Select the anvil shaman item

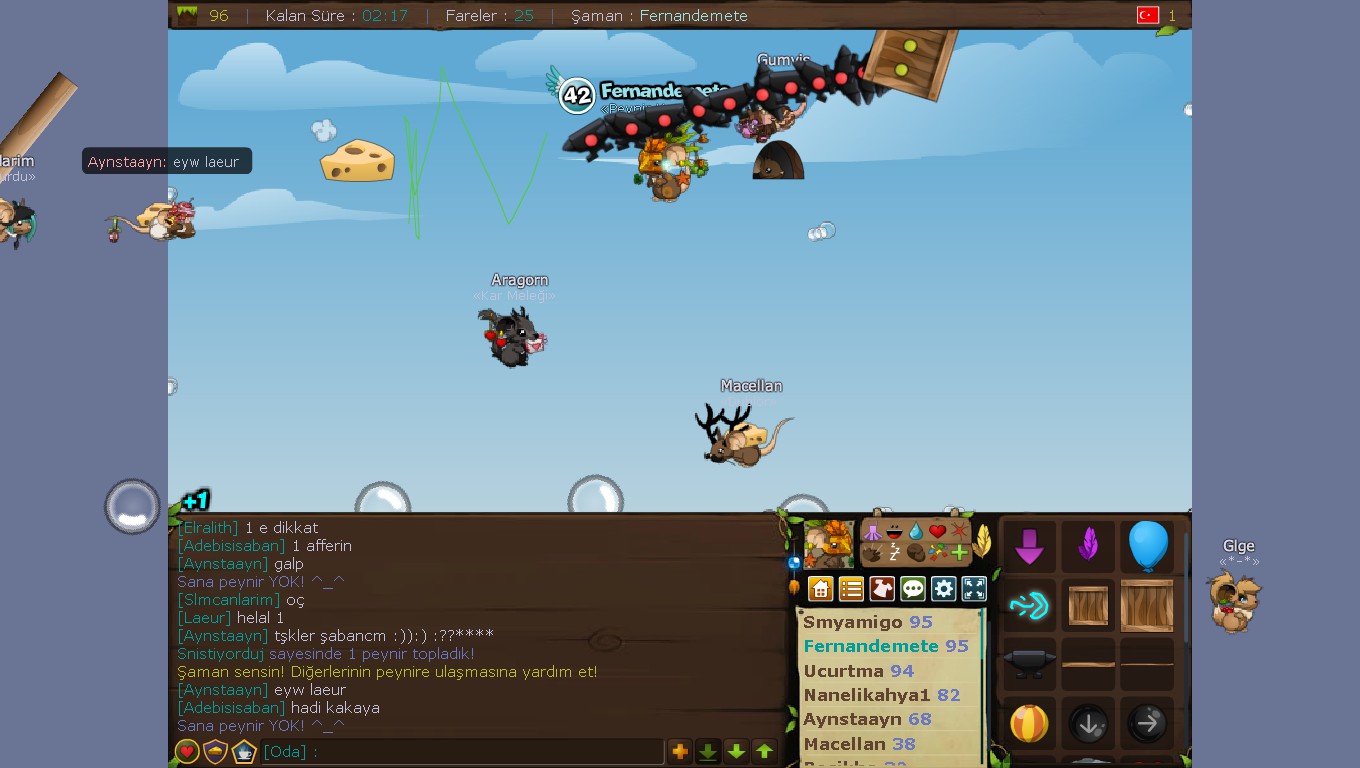click(1029, 661)
